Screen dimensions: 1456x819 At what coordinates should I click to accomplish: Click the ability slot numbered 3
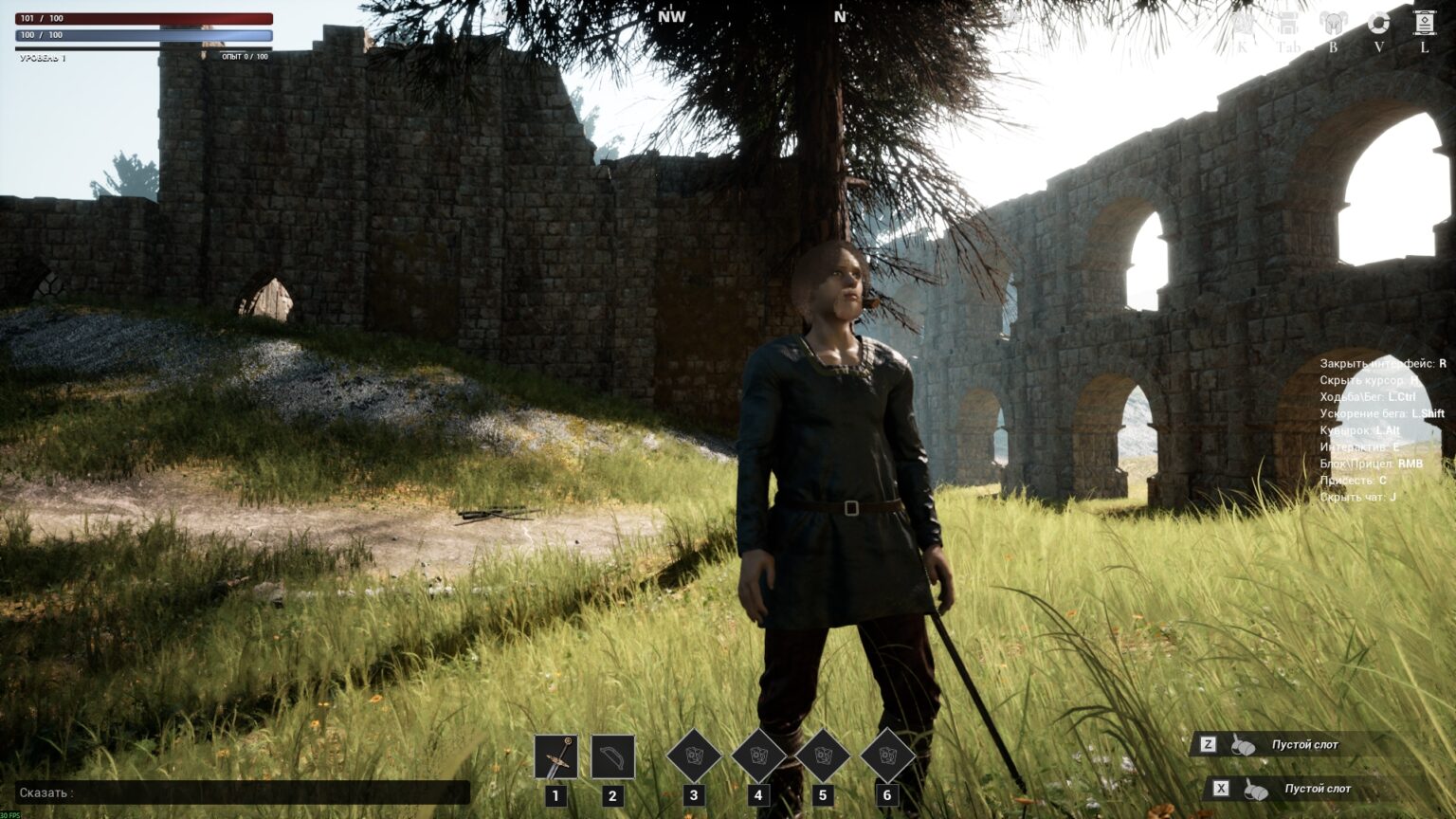click(694, 756)
